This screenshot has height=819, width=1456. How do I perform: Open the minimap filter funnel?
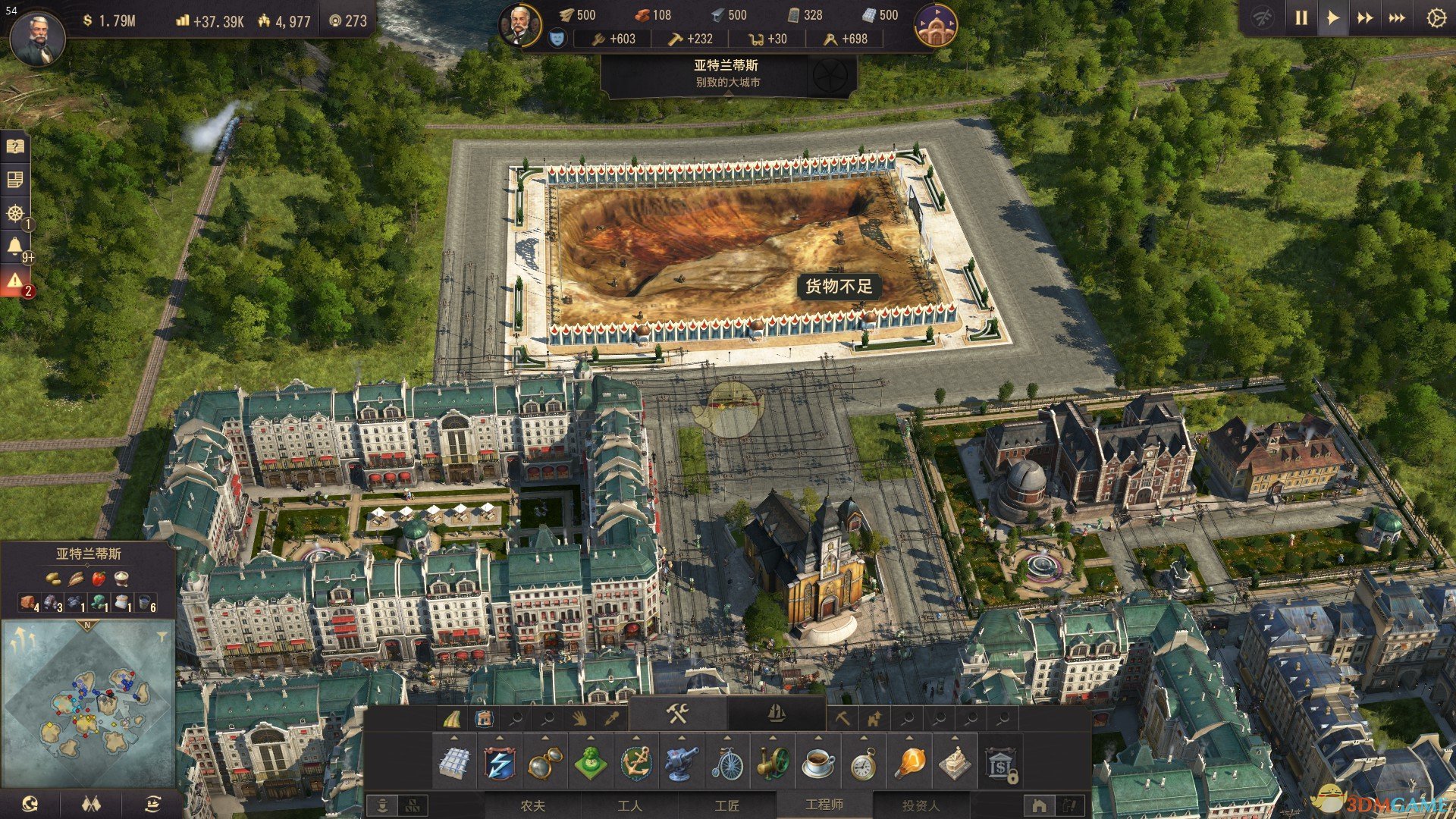point(162,637)
